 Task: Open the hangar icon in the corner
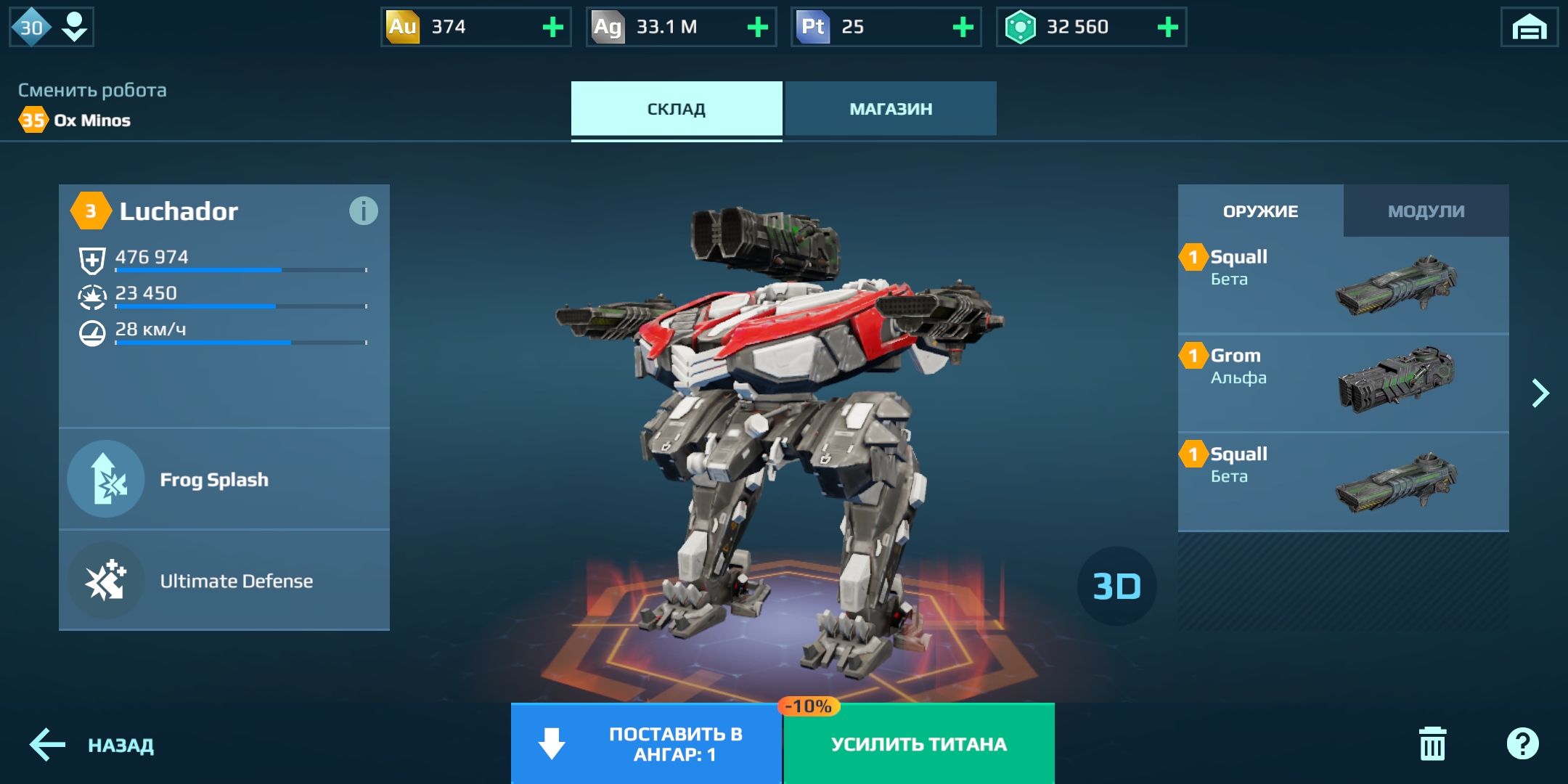pos(1529,28)
